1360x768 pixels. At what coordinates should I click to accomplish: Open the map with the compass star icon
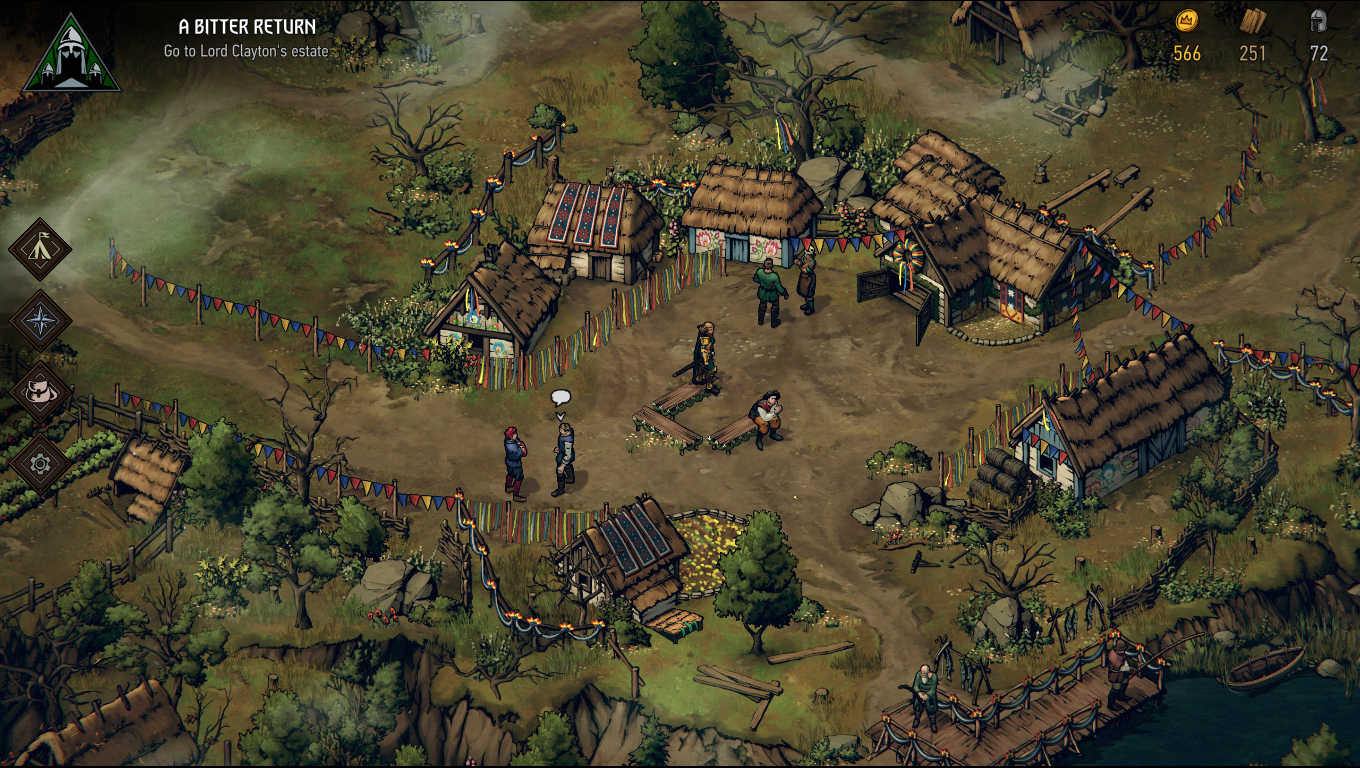tap(41, 321)
